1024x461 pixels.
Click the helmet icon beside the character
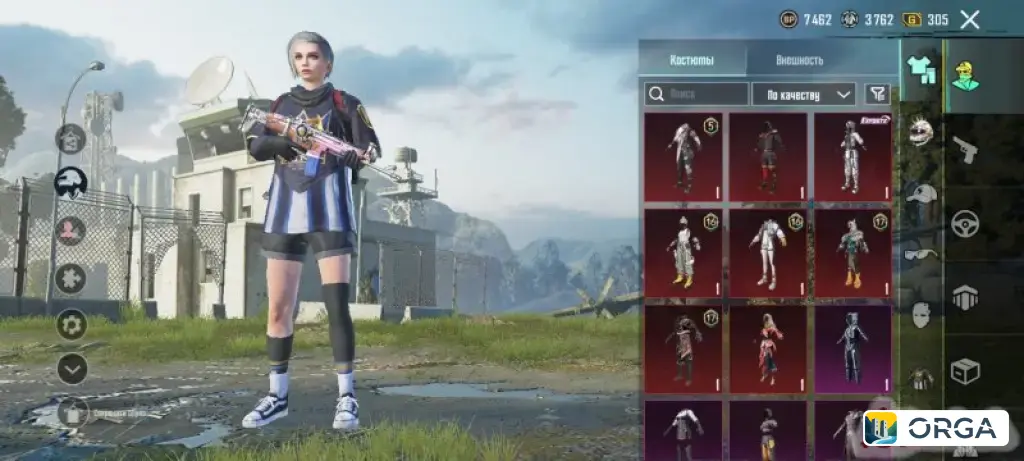point(70,182)
